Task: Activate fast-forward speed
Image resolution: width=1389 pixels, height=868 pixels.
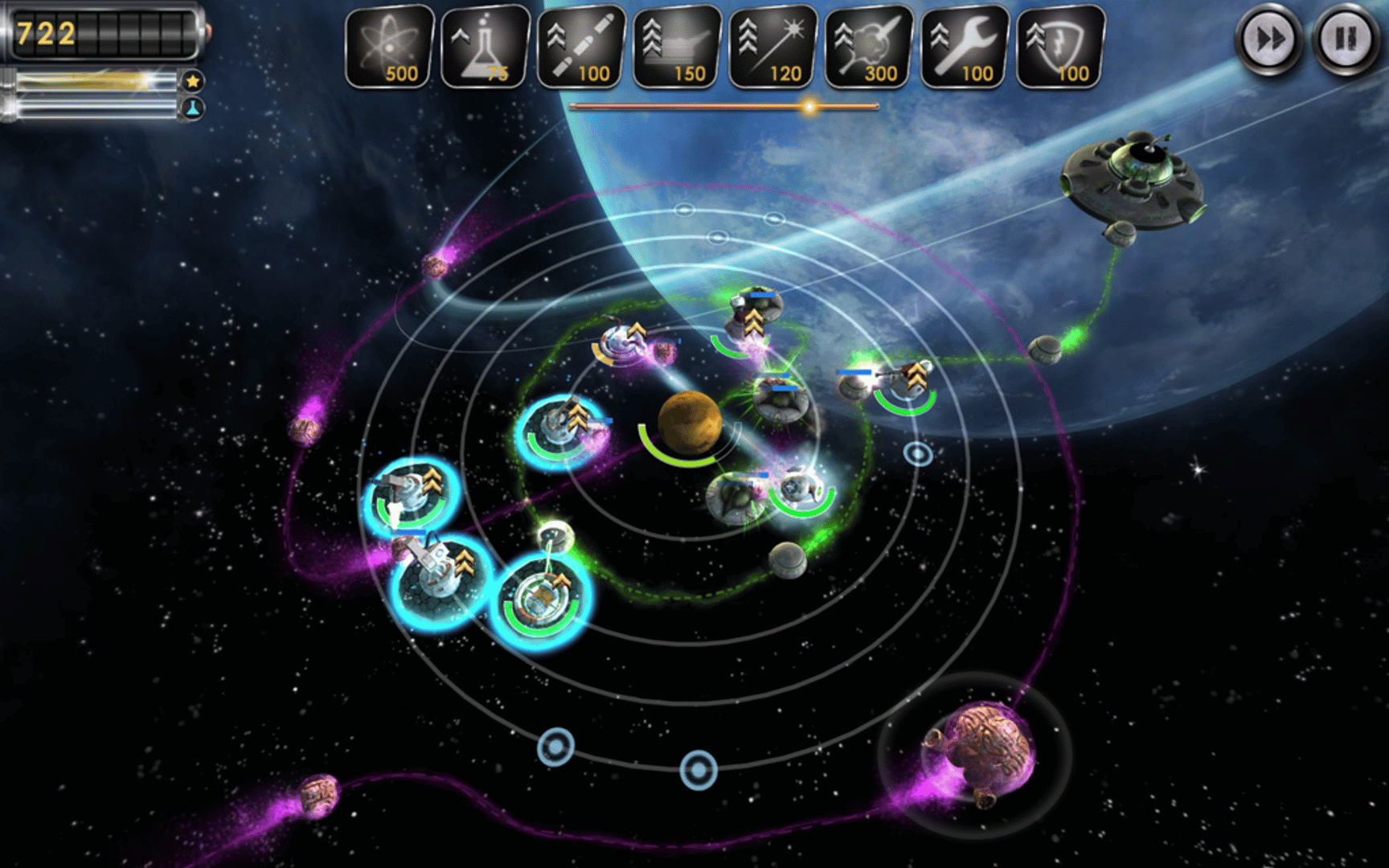Action: pos(1269,39)
